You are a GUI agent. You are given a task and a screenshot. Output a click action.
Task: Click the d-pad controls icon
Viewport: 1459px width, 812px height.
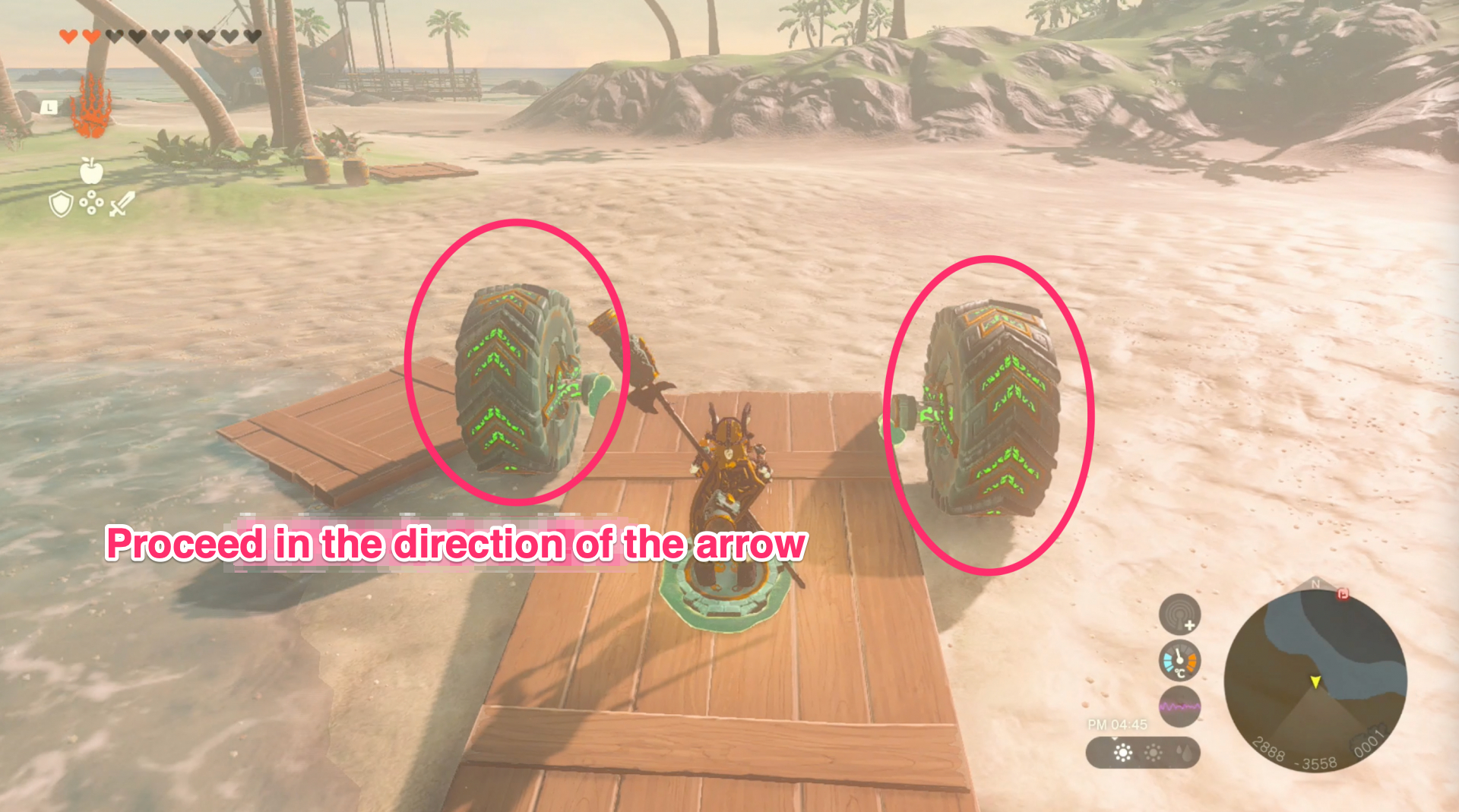click(x=91, y=202)
